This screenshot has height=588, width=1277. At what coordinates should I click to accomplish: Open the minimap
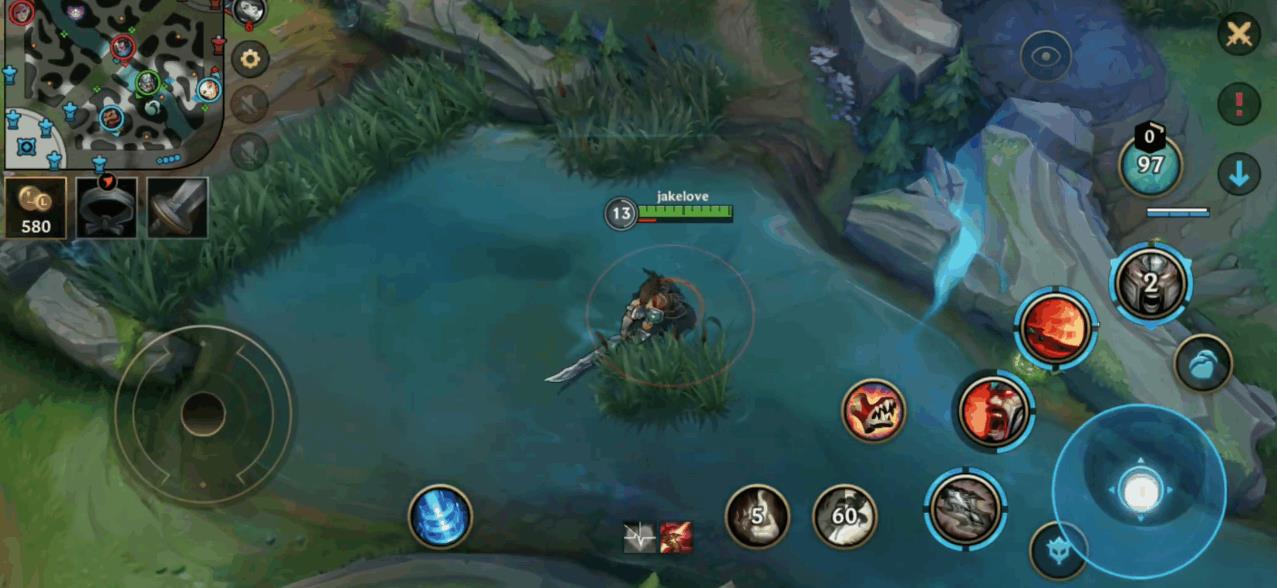pyautogui.click(x=110, y=84)
